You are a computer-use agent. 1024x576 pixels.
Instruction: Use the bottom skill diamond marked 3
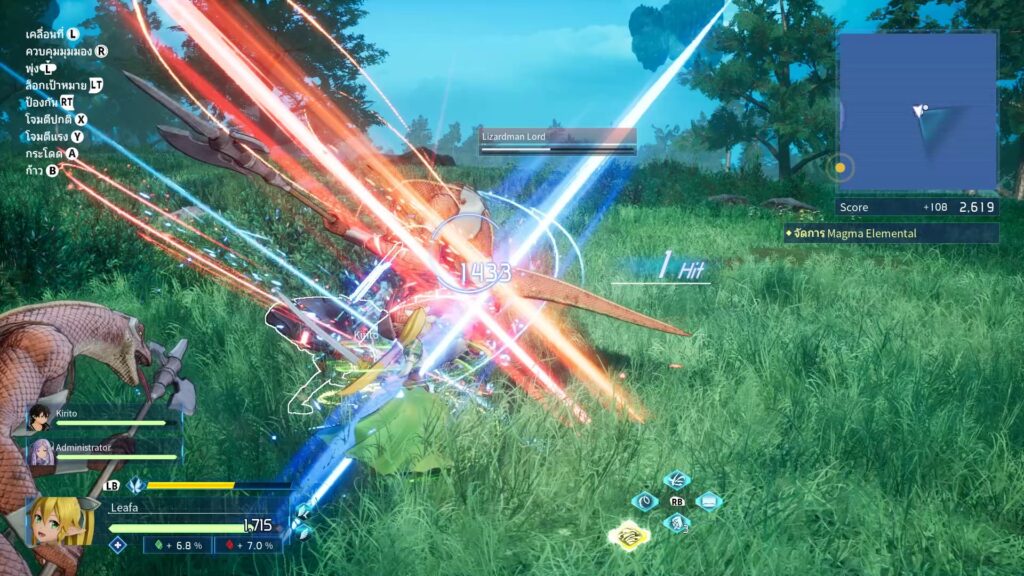coord(677,522)
